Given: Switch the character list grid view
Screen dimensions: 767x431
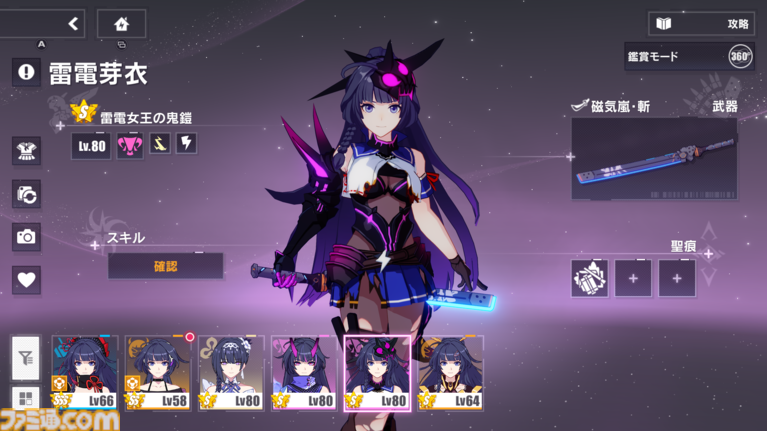Looking at the screenshot, I should tap(26, 400).
